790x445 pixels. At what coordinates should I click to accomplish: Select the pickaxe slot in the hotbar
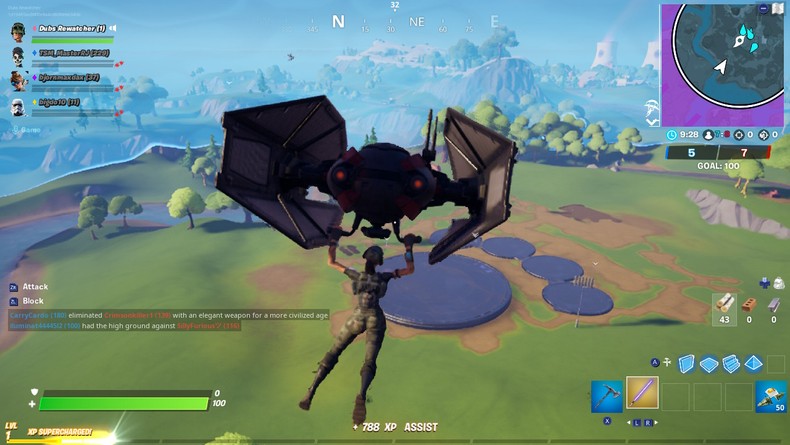coord(607,395)
